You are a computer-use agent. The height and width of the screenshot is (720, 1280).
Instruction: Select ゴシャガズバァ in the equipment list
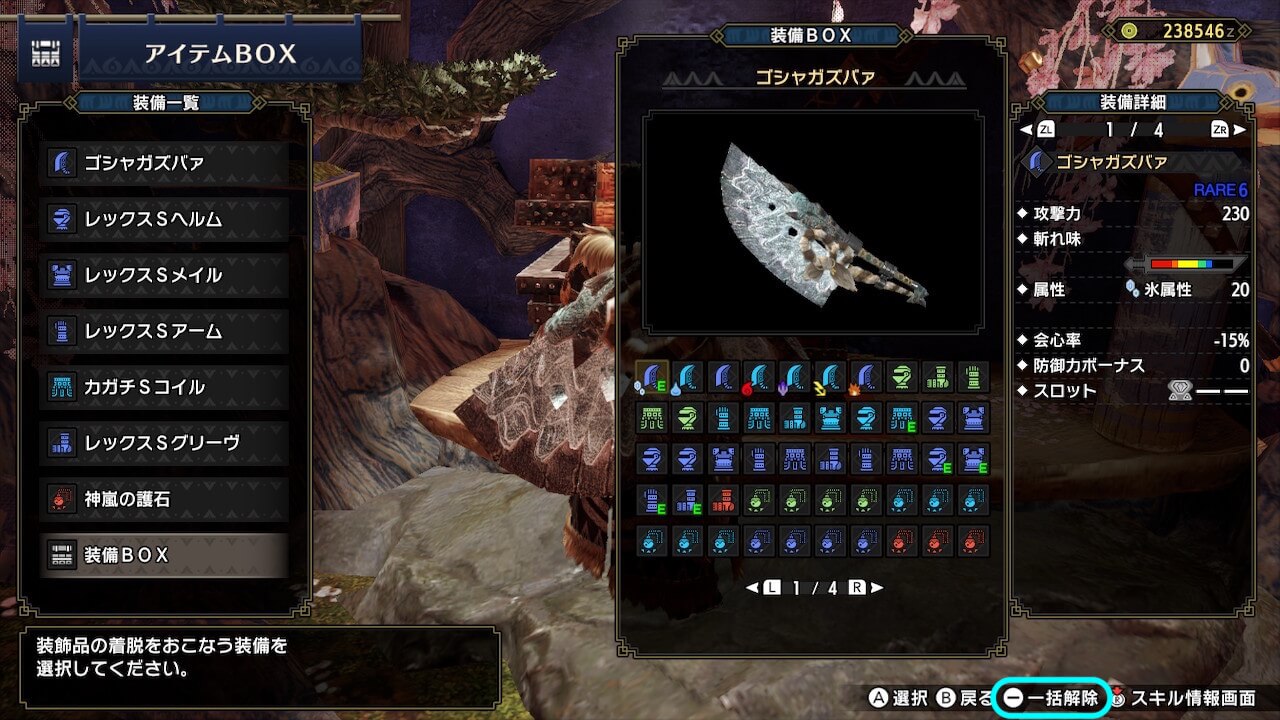pos(165,163)
